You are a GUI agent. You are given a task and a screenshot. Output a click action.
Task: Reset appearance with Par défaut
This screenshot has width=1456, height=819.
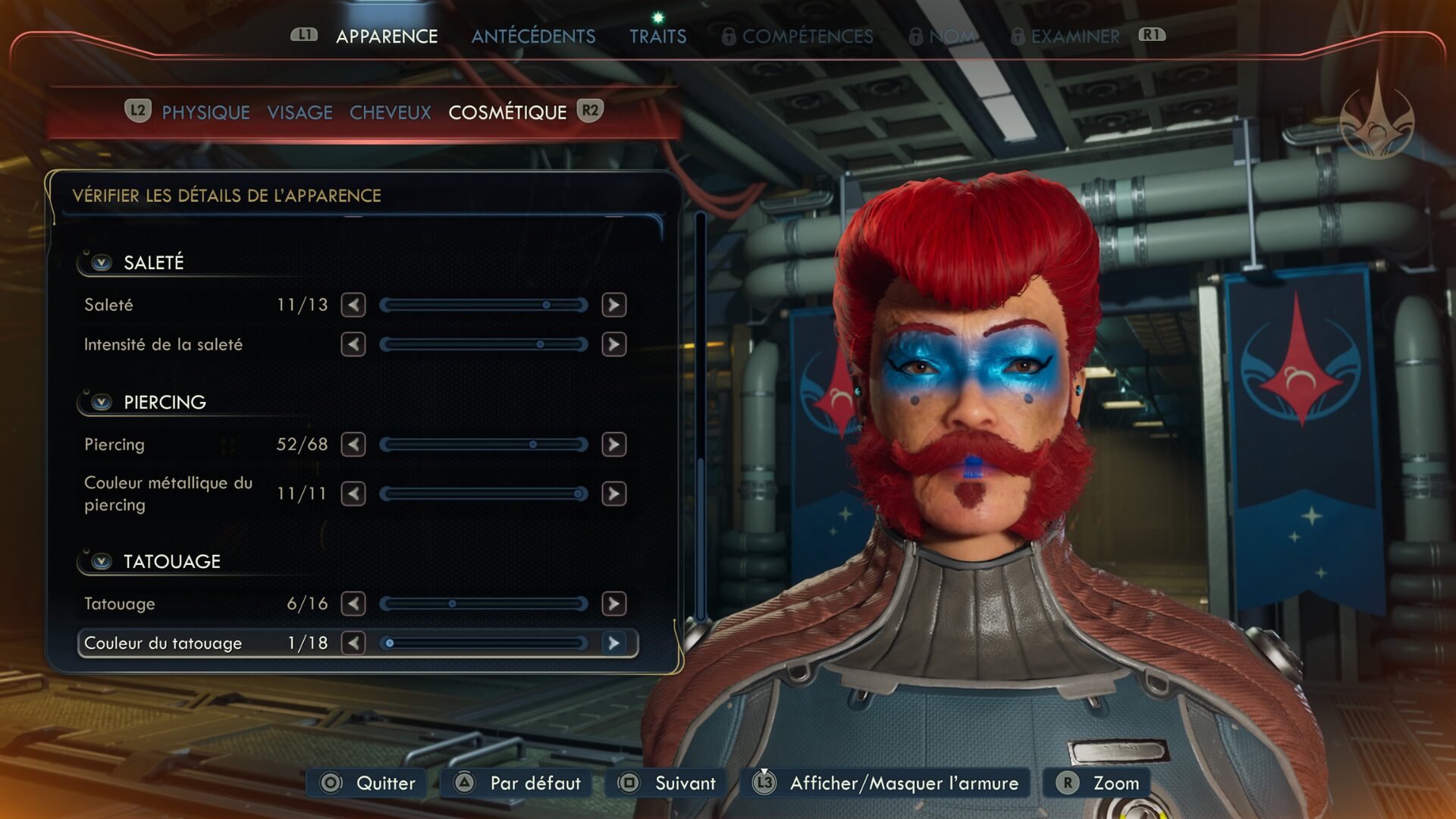(519, 783)
